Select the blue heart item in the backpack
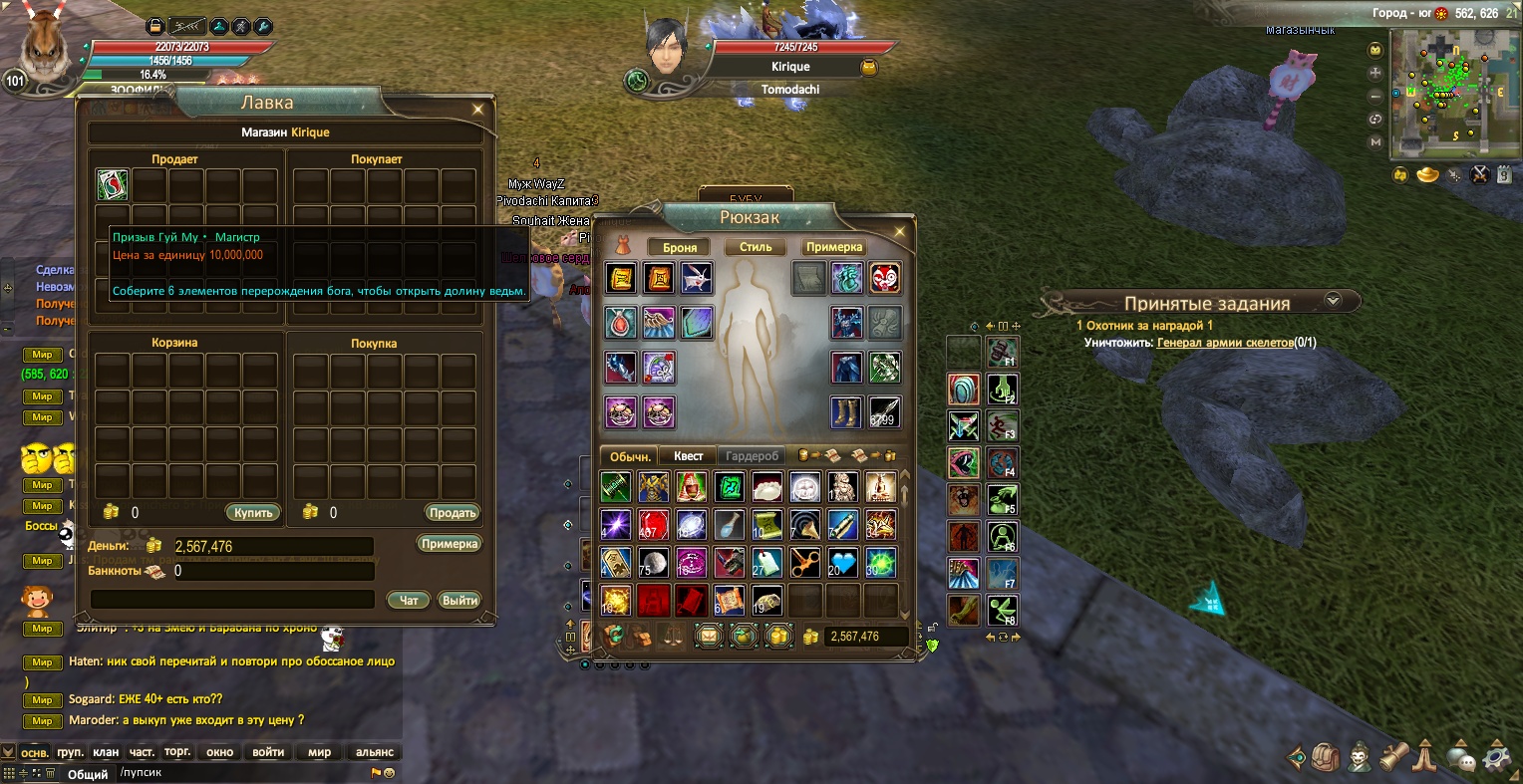Screen dimensions: 1523x784 (x=843, y=563)
